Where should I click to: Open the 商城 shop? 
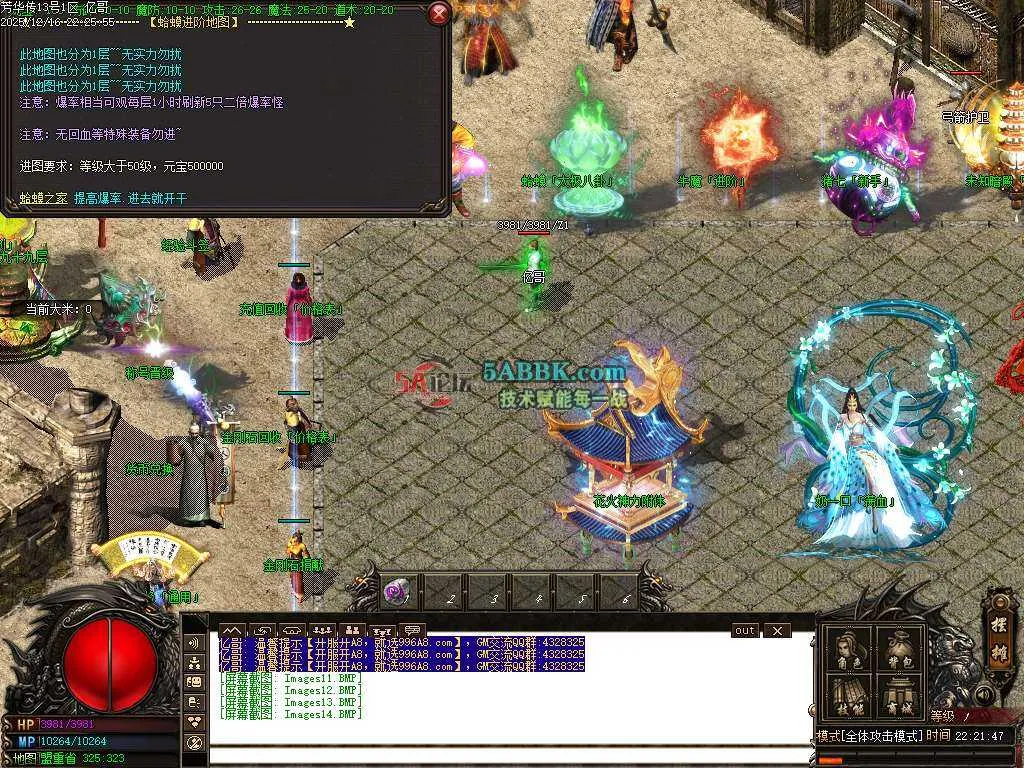898,695
